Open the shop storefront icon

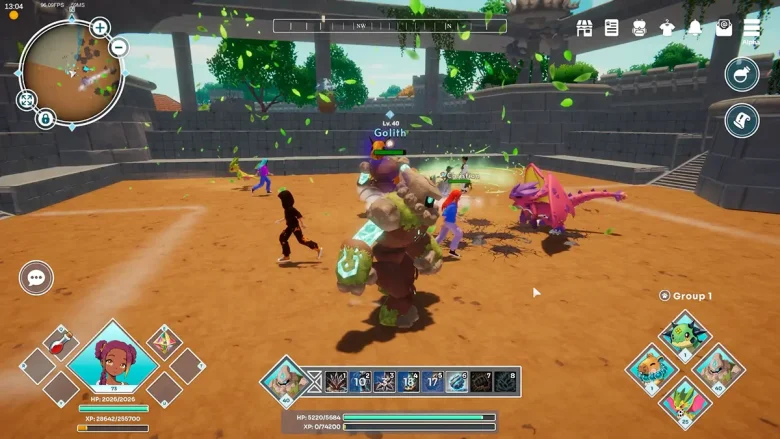pyautogui.click(x=585, y=28)
